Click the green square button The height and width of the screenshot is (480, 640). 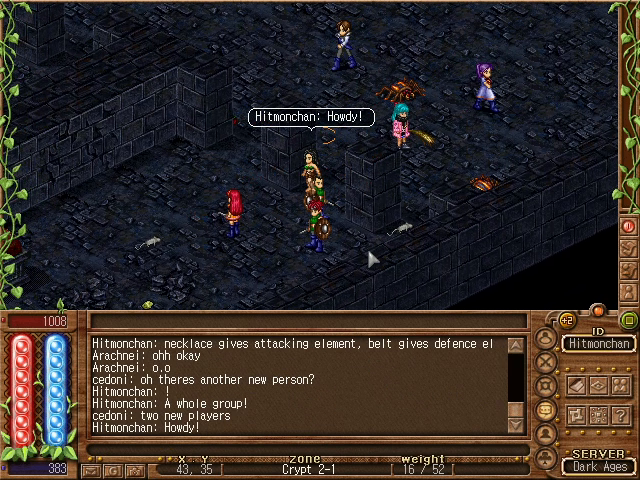[629, 320]
